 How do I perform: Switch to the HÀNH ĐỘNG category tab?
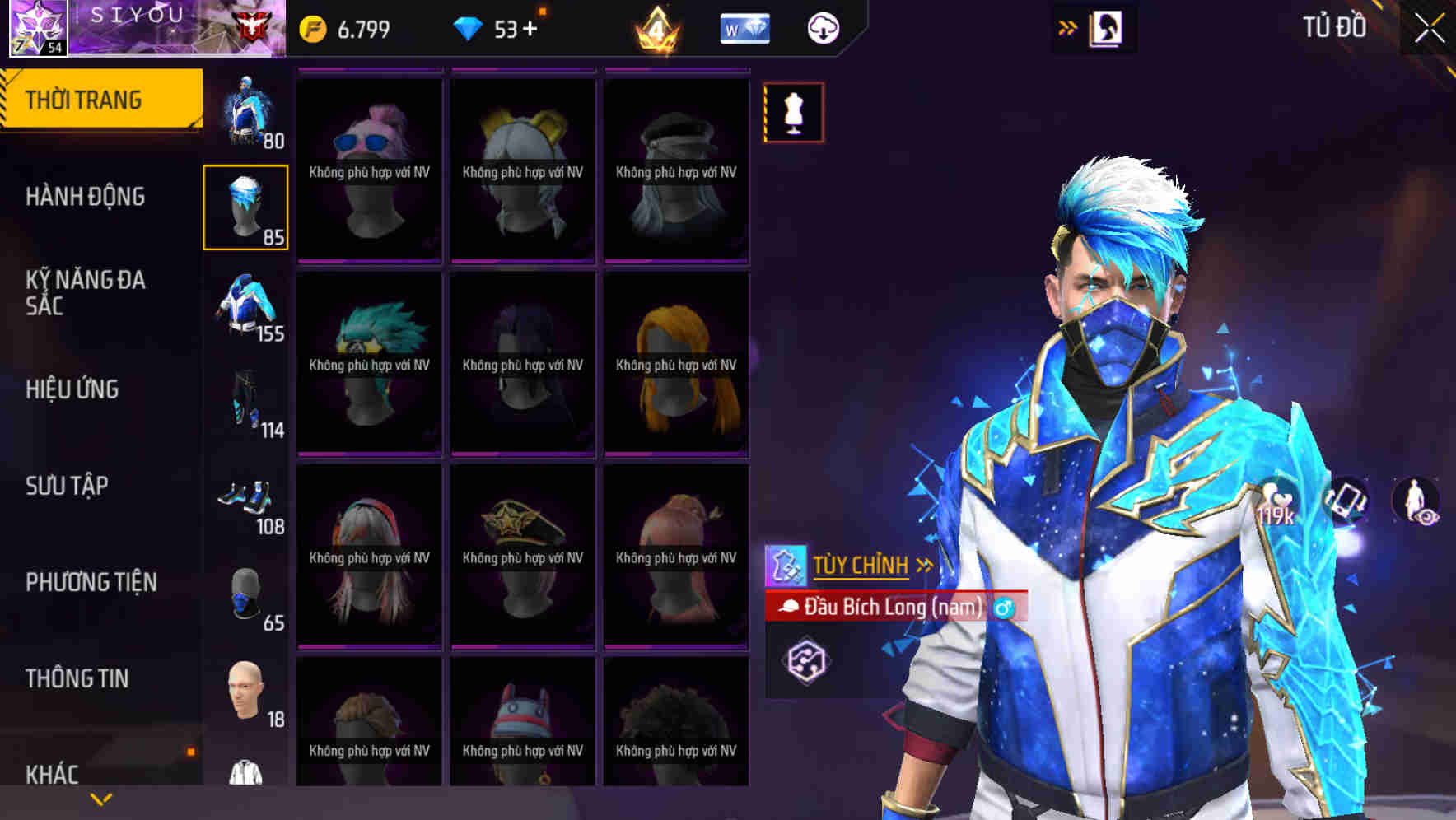click(x=86, y=197)
